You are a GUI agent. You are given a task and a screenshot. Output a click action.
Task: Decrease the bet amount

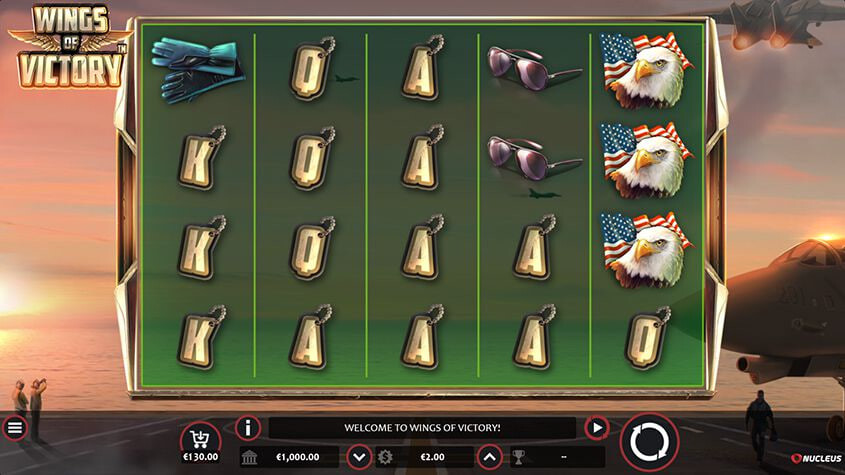[x=359, y=457]
